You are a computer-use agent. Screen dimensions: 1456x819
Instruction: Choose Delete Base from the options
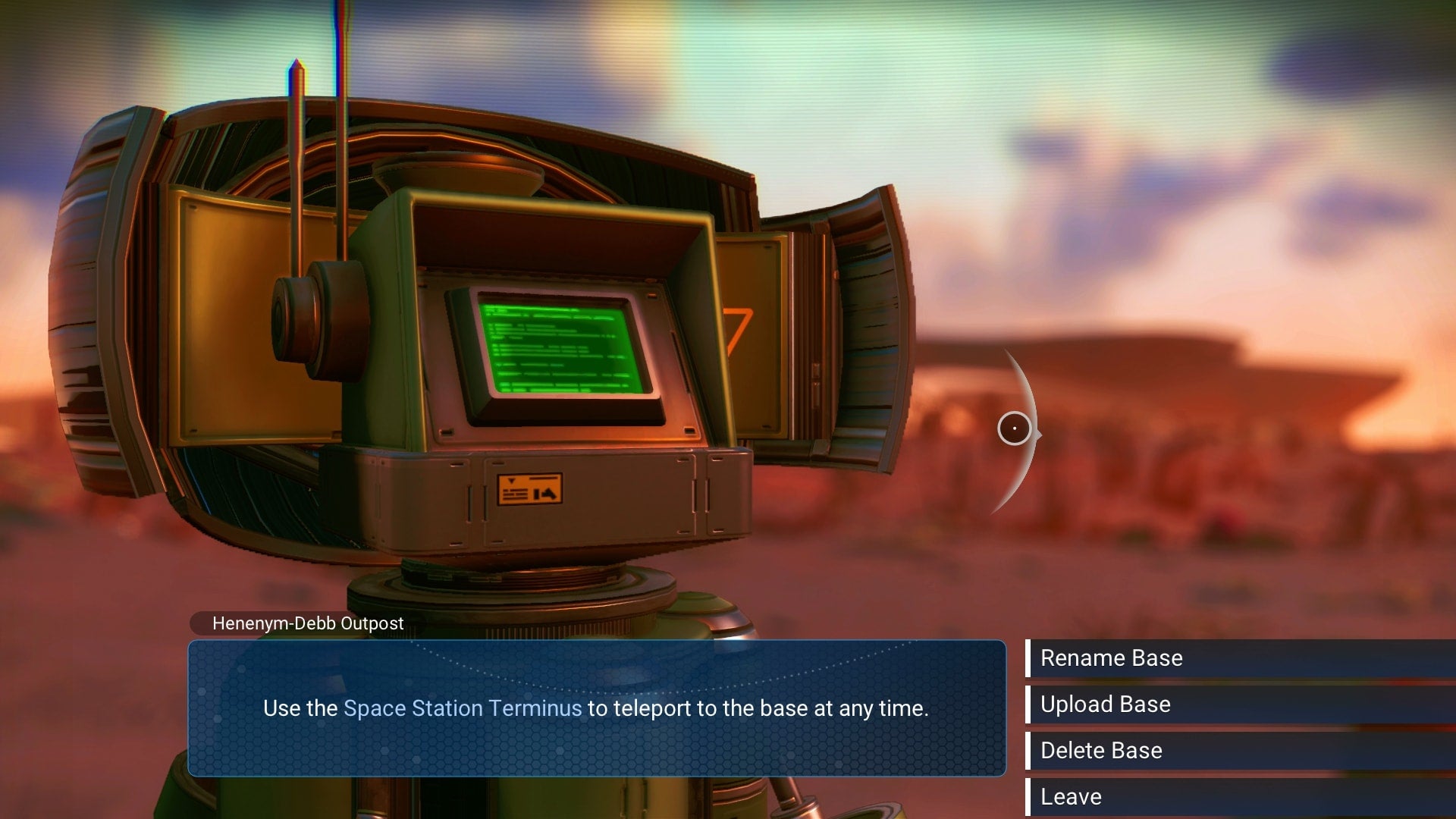(x=1101, y=751)
